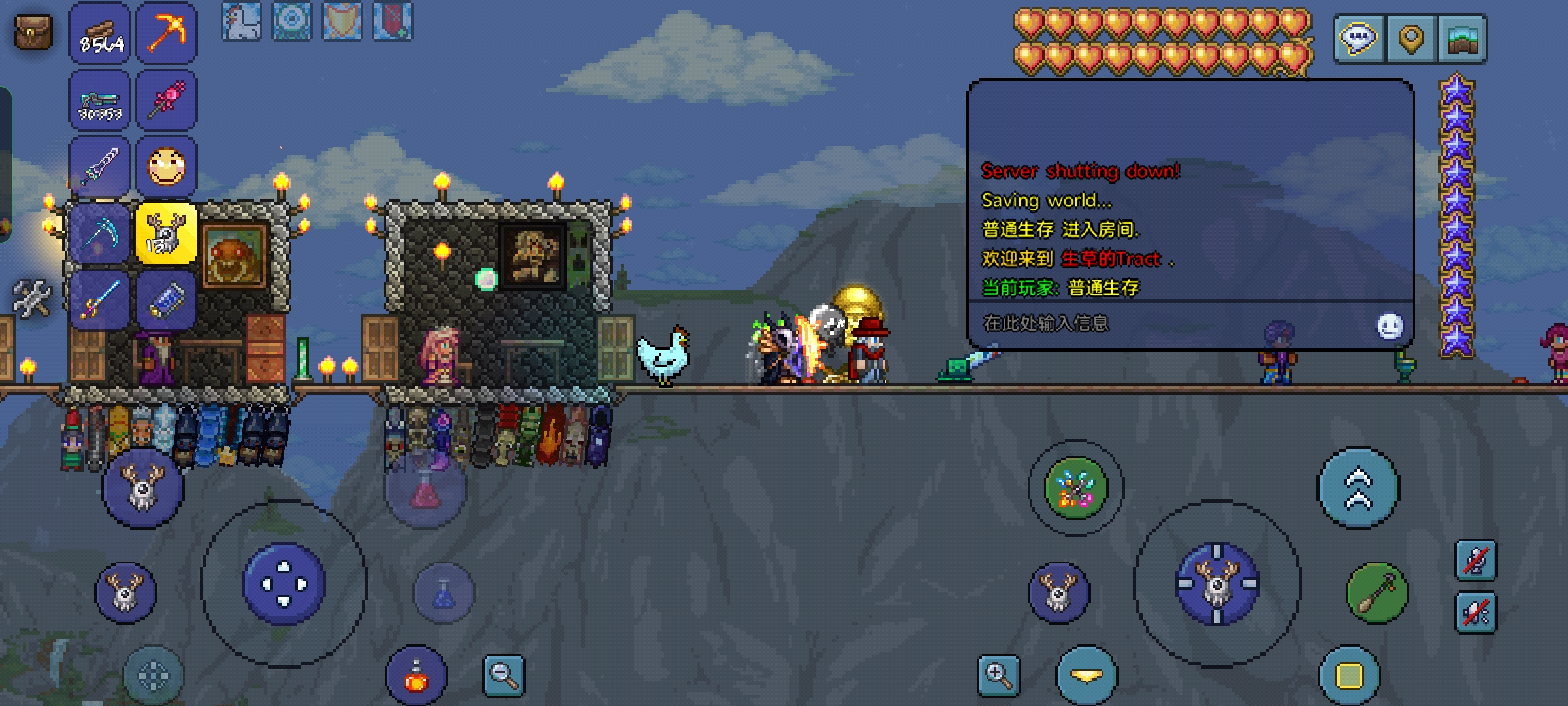Open settings with the crossed-tools icon

31,299
